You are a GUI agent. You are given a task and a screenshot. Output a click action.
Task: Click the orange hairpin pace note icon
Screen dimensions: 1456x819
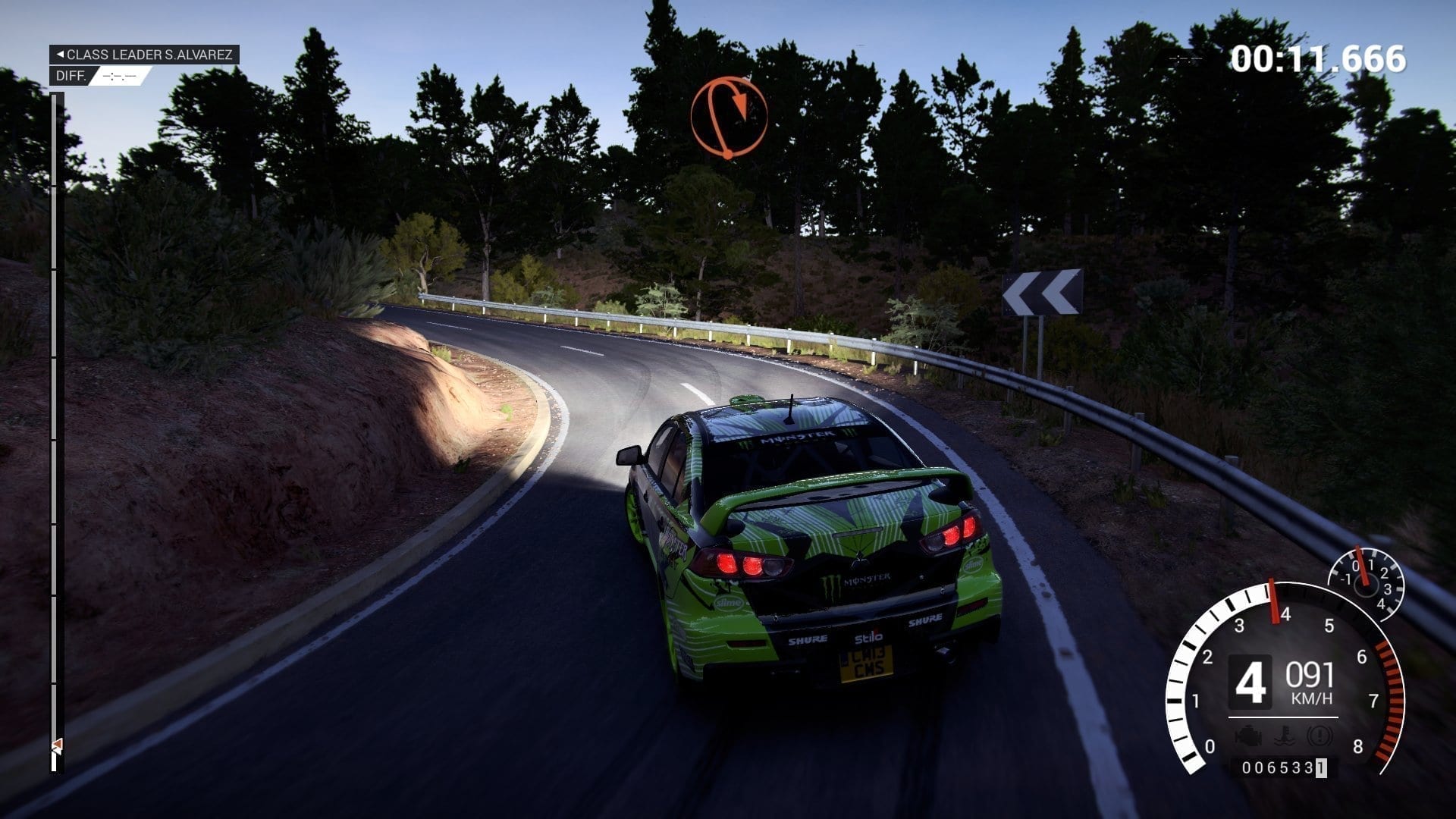tap(729, 116)
